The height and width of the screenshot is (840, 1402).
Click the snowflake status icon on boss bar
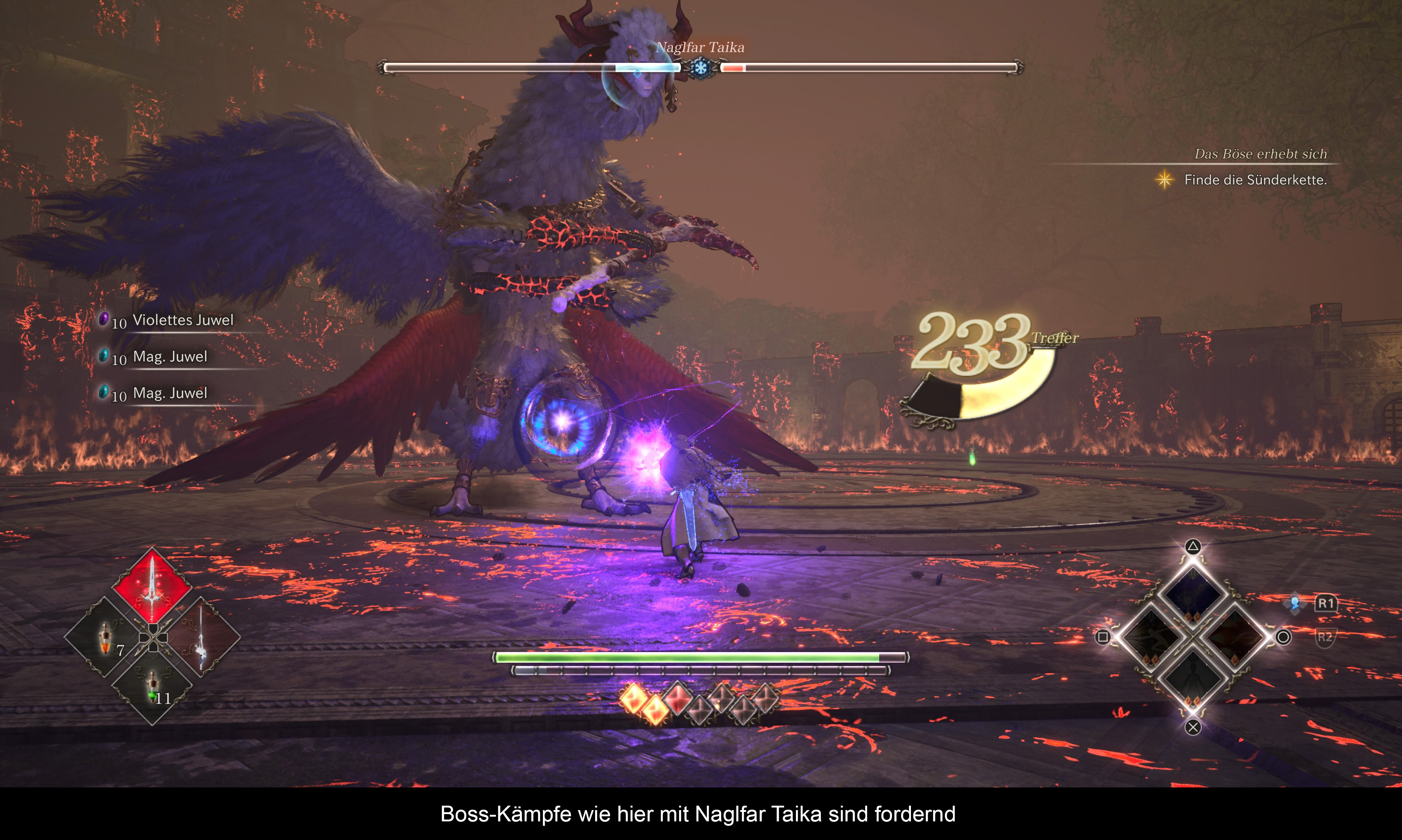701,68
